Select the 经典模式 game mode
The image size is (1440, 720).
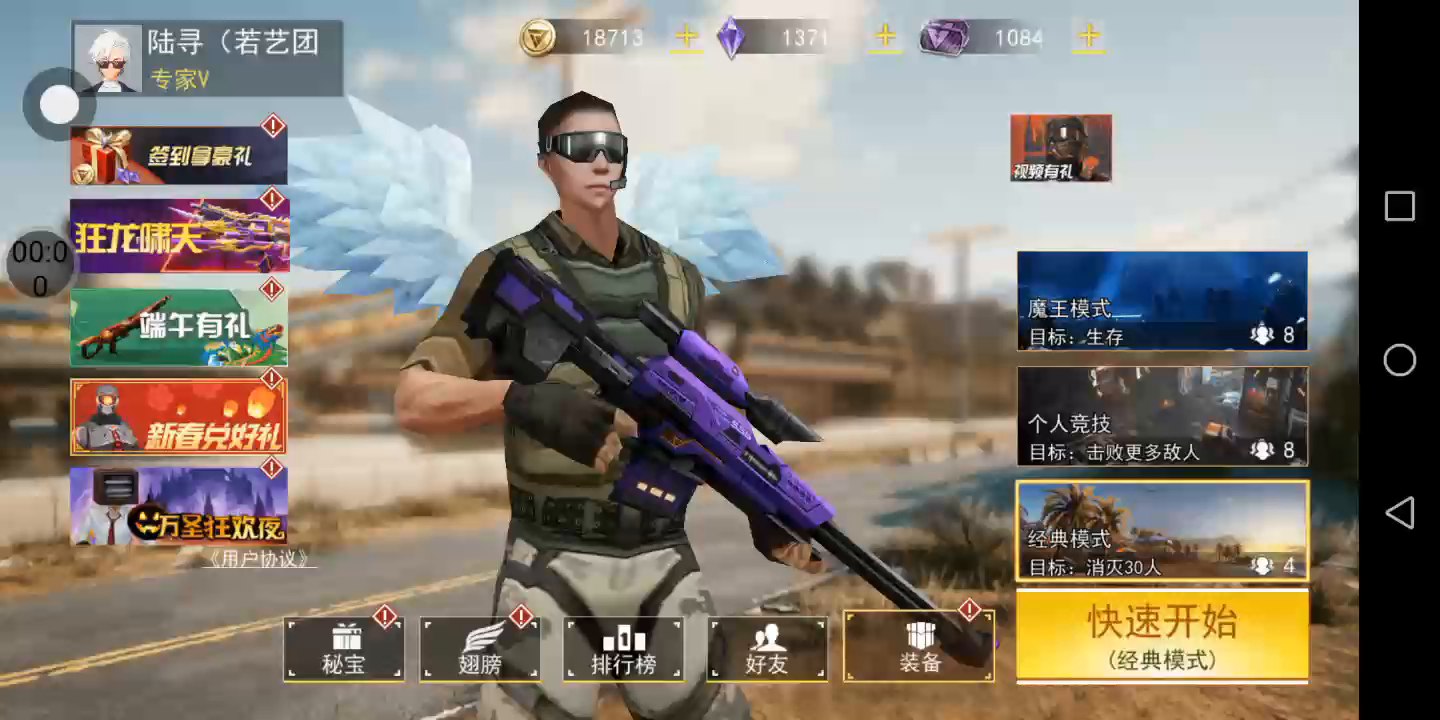1162,530
